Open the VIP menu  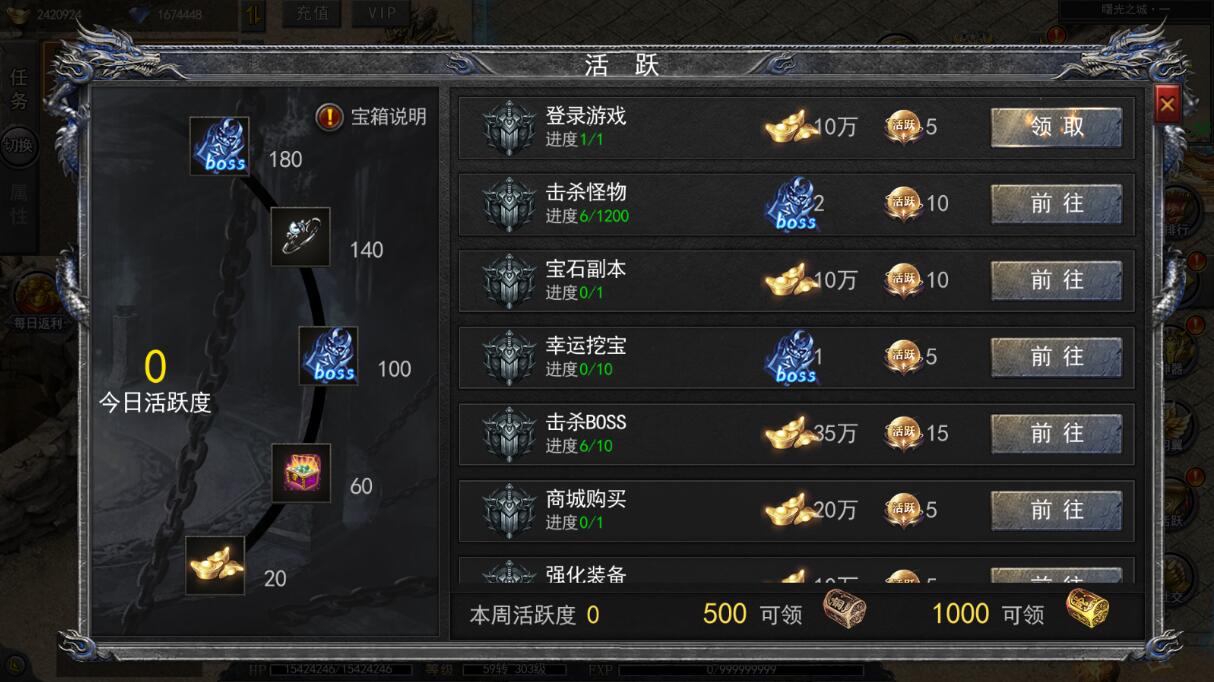(381, 14)
